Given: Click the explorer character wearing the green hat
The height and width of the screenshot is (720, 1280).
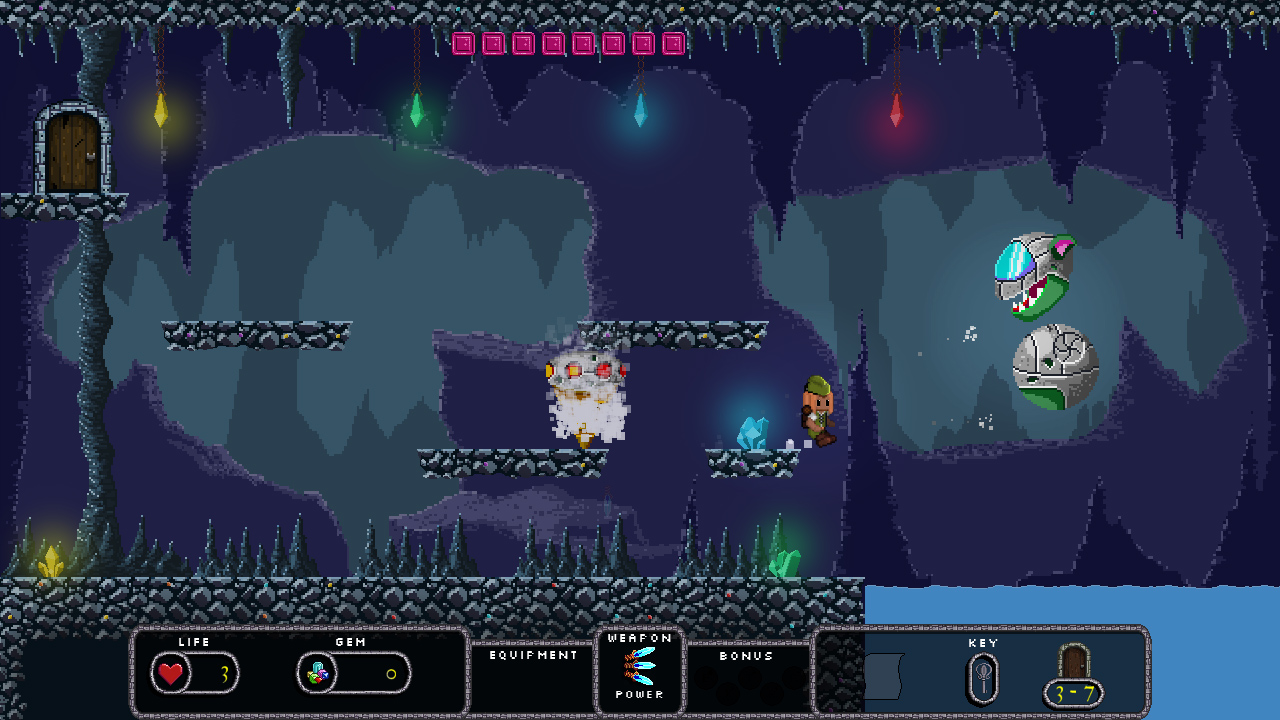Looking at the screenshot, I should (817, 410).
